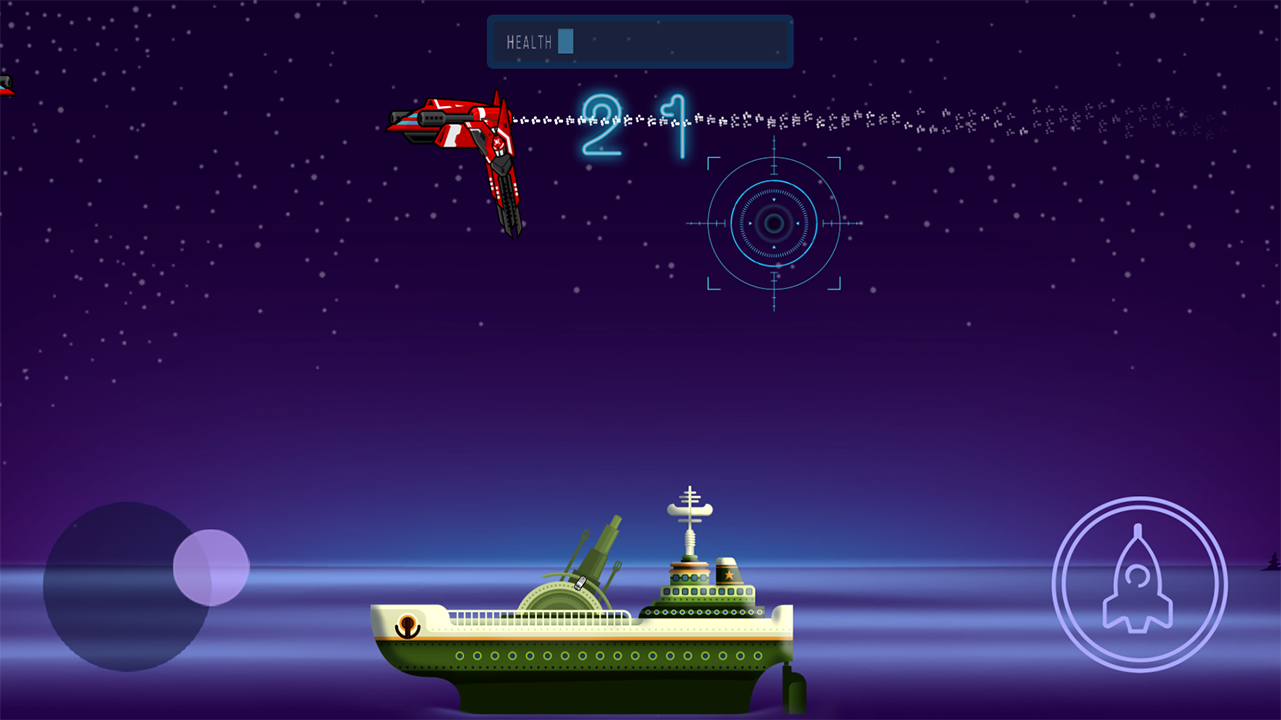Tap the rocket fire button
This screenshot has width=1281, height=720.
[1139, 585]
